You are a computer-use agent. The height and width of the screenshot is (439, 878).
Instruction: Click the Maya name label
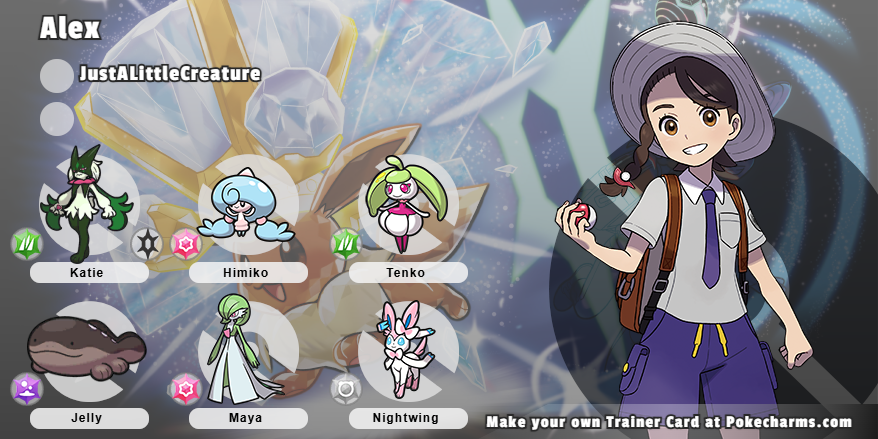point(247,418)
